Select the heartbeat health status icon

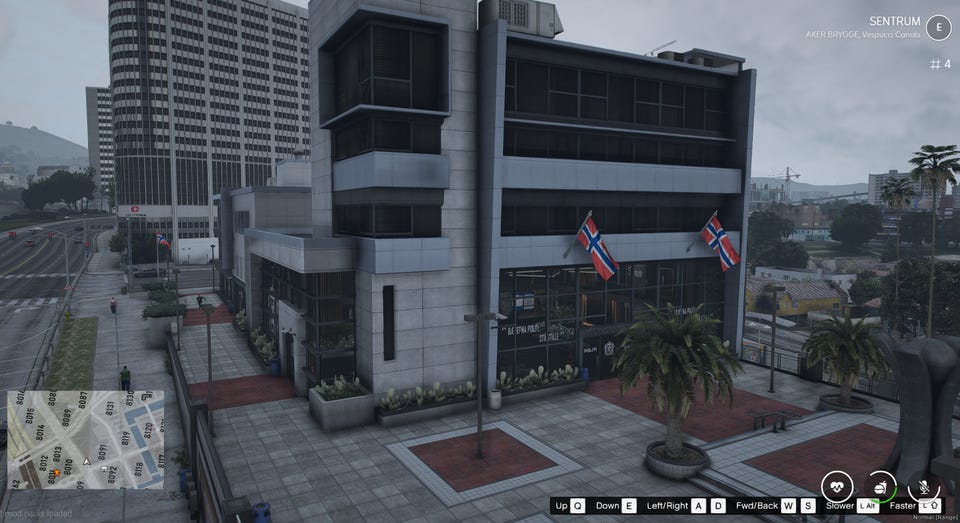click(838, 487)
